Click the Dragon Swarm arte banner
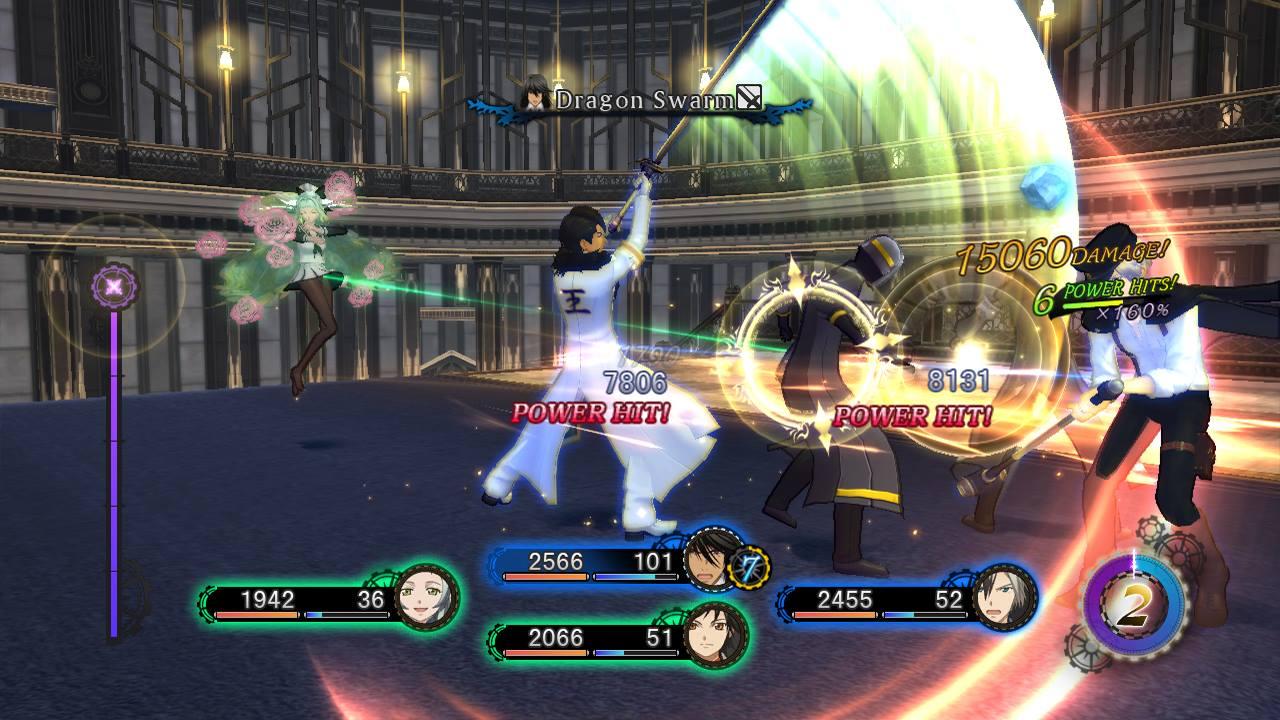1280x720 pixels. (640, 100)
